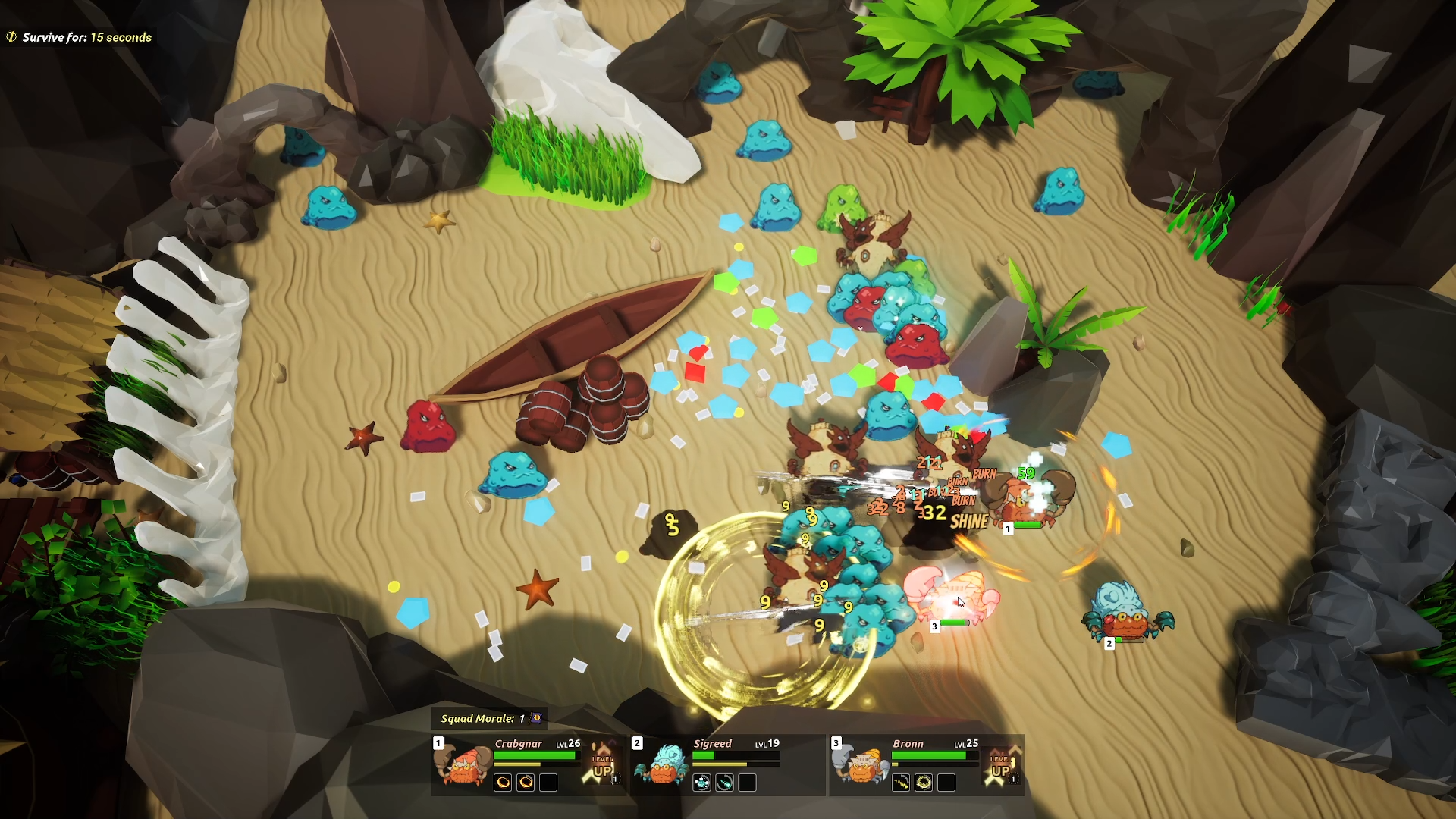Select Crabgnar's squad portrait

tap(463, 764)
